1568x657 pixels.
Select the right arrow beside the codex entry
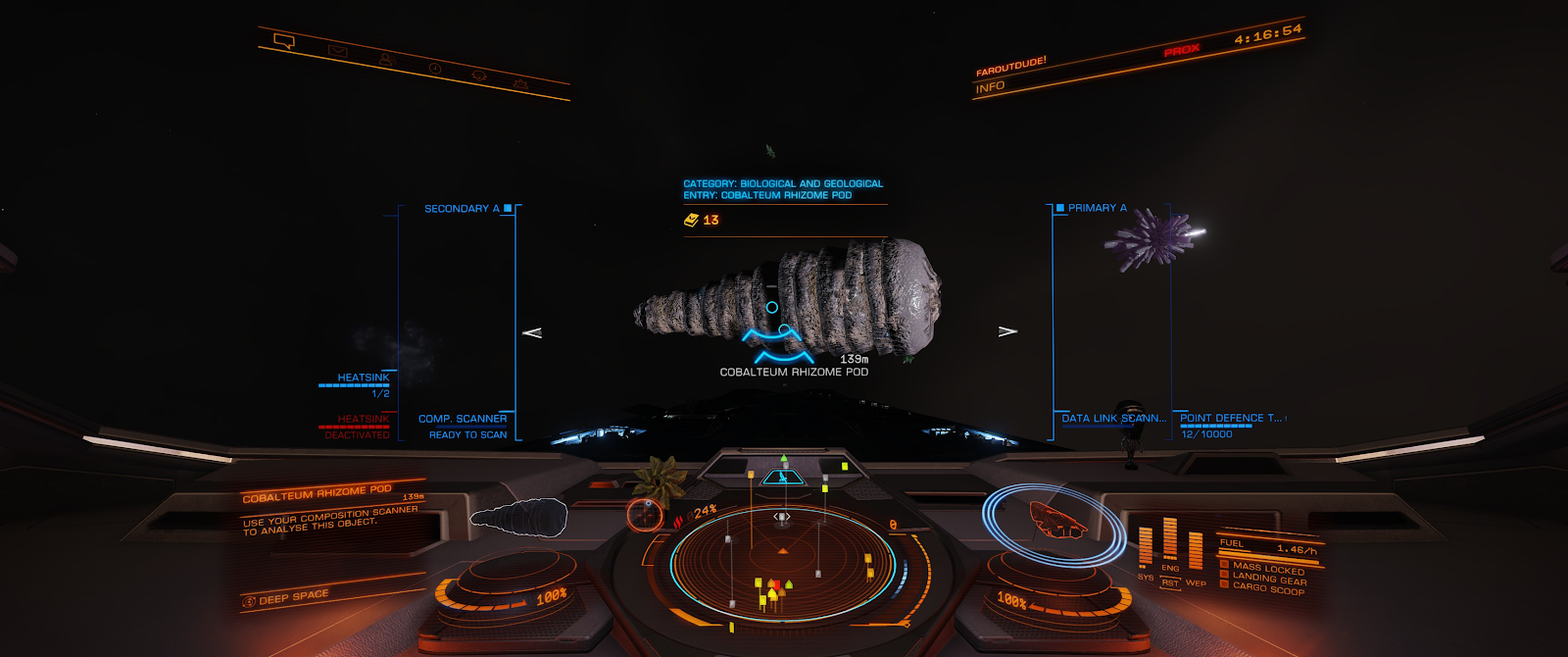(1007, 331)
